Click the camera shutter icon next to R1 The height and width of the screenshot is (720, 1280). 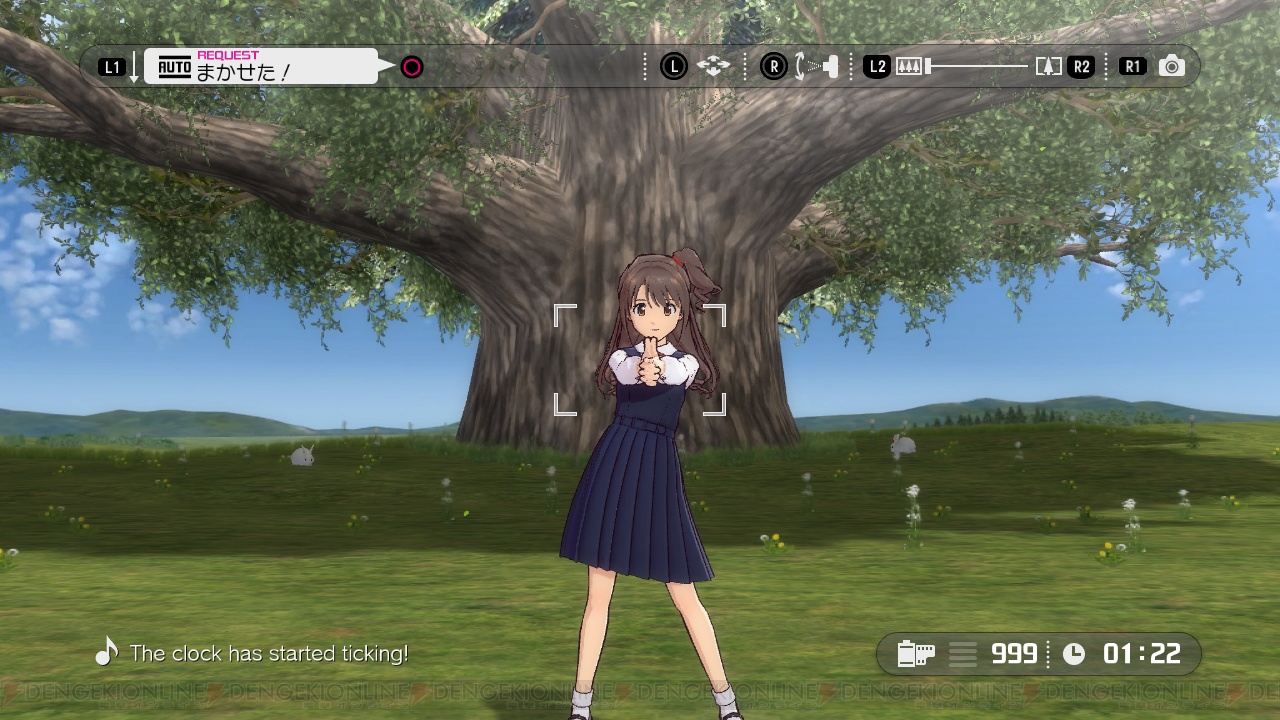point(1170,66)
